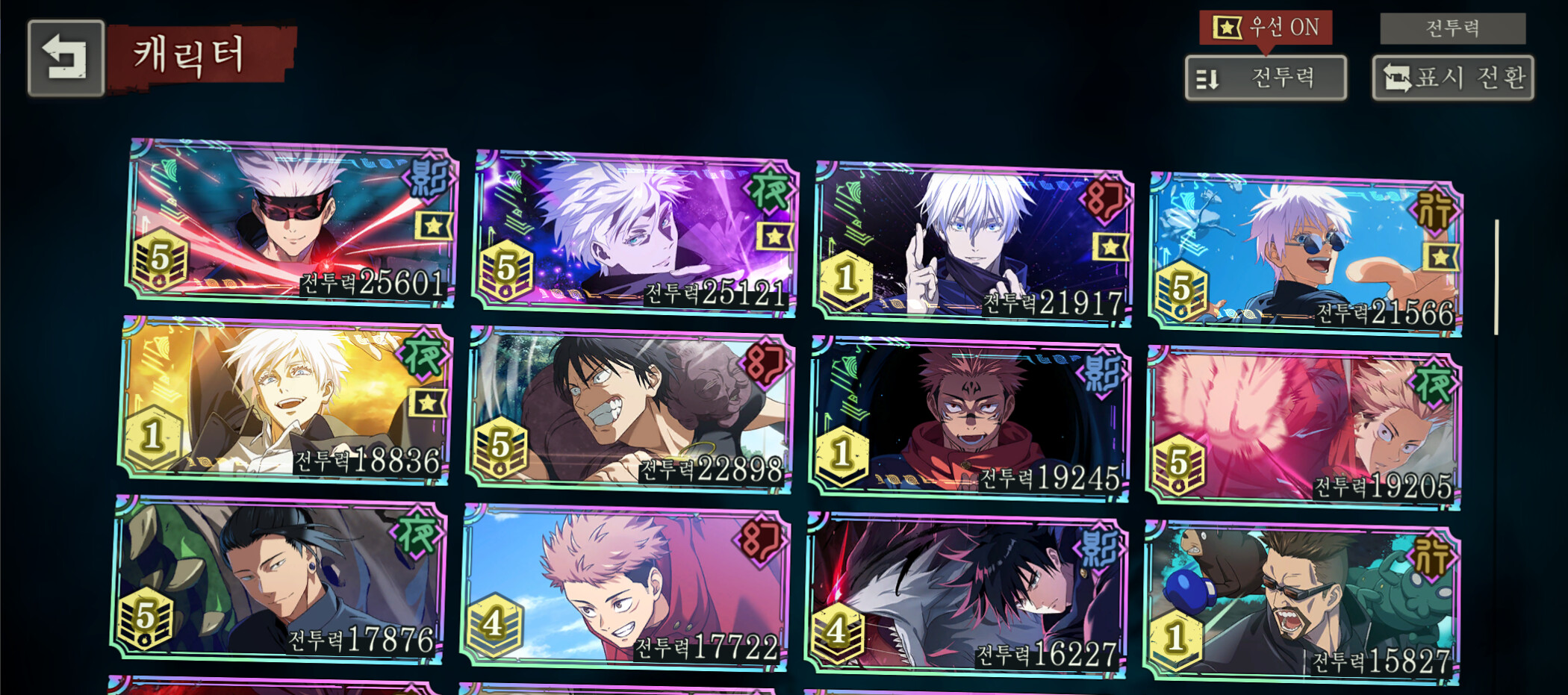Toggle the 표시 전환 display switch
The width and height of the screenshot is (1568, 695).
[1452, 78]
